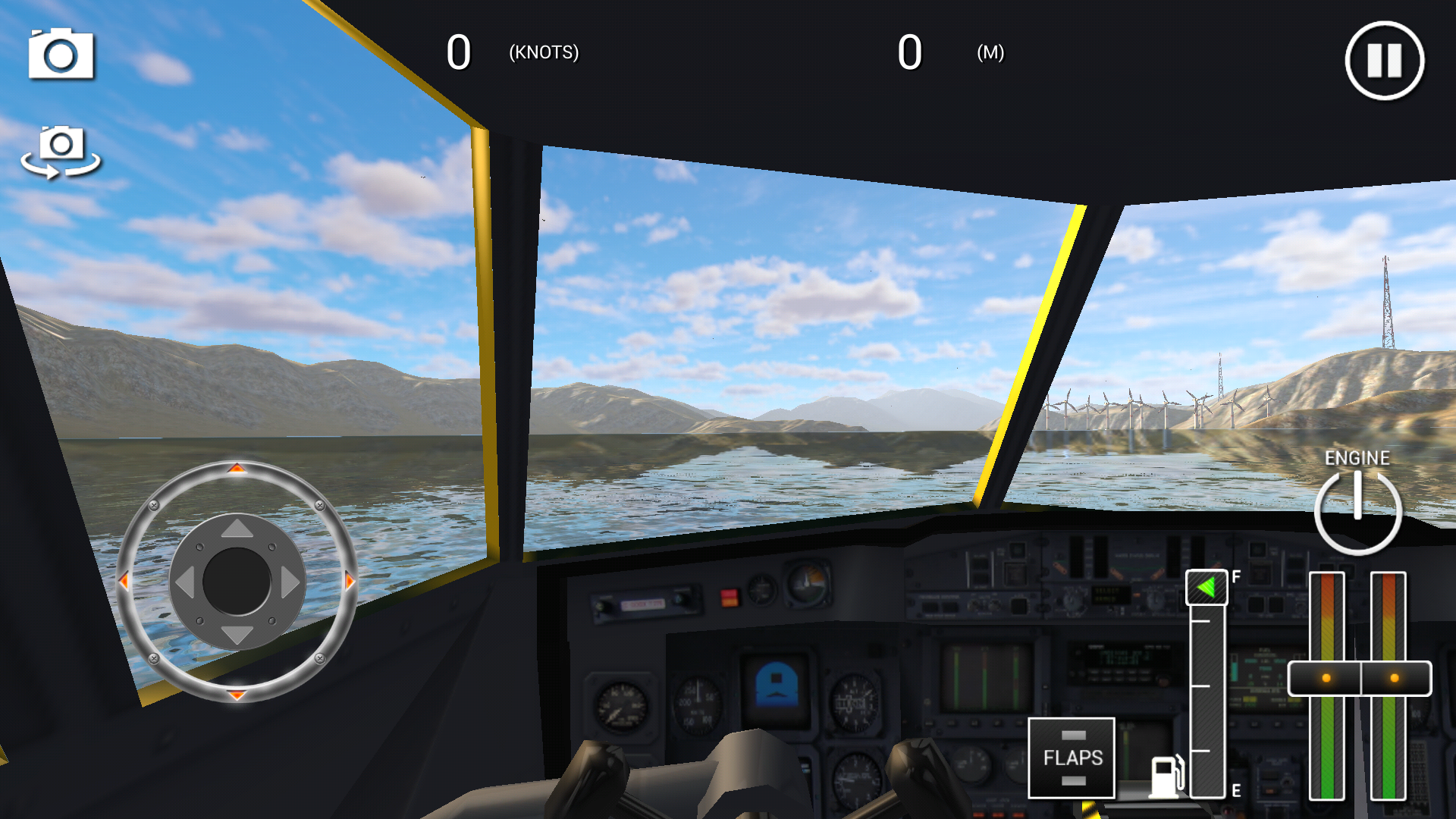Click the orange triangle above the joystick
The width and height of the screenshot is (1456, 819).
tap(235, 468)
